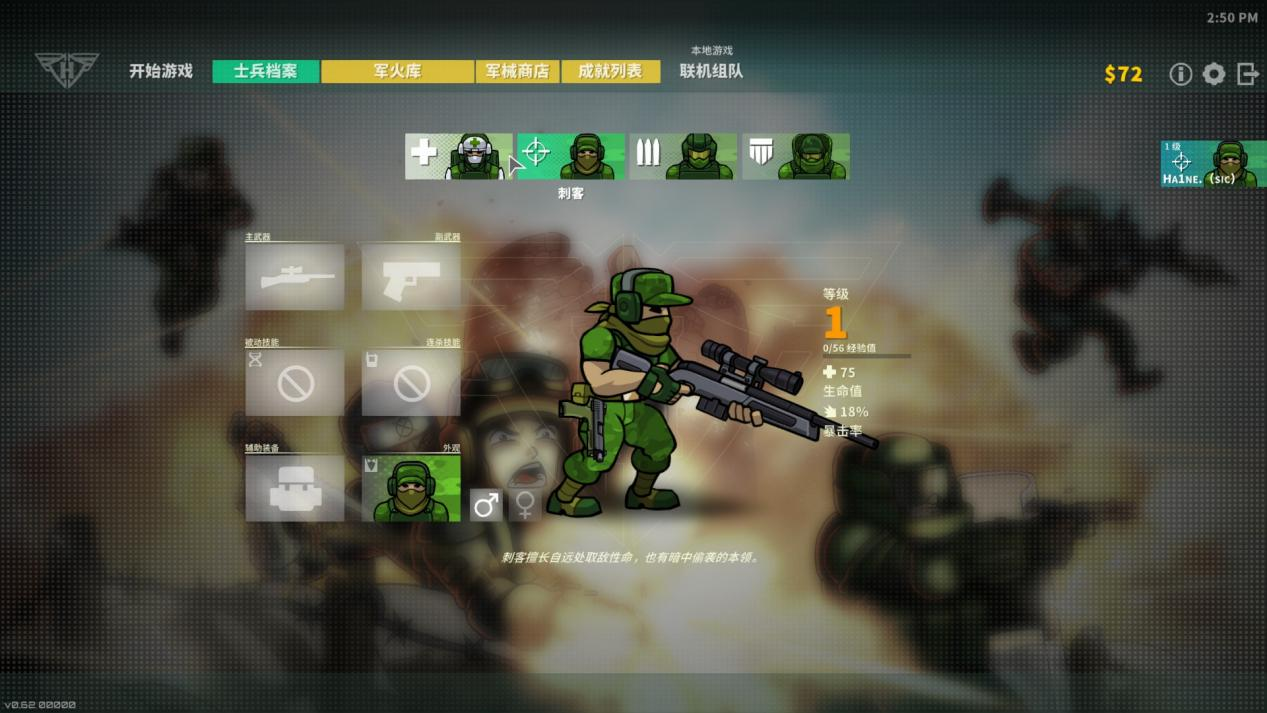Choose the 刺客 class with the crosshair
Image resolution: width=1267 pixels, height=713 pixels.
[570, 156]
